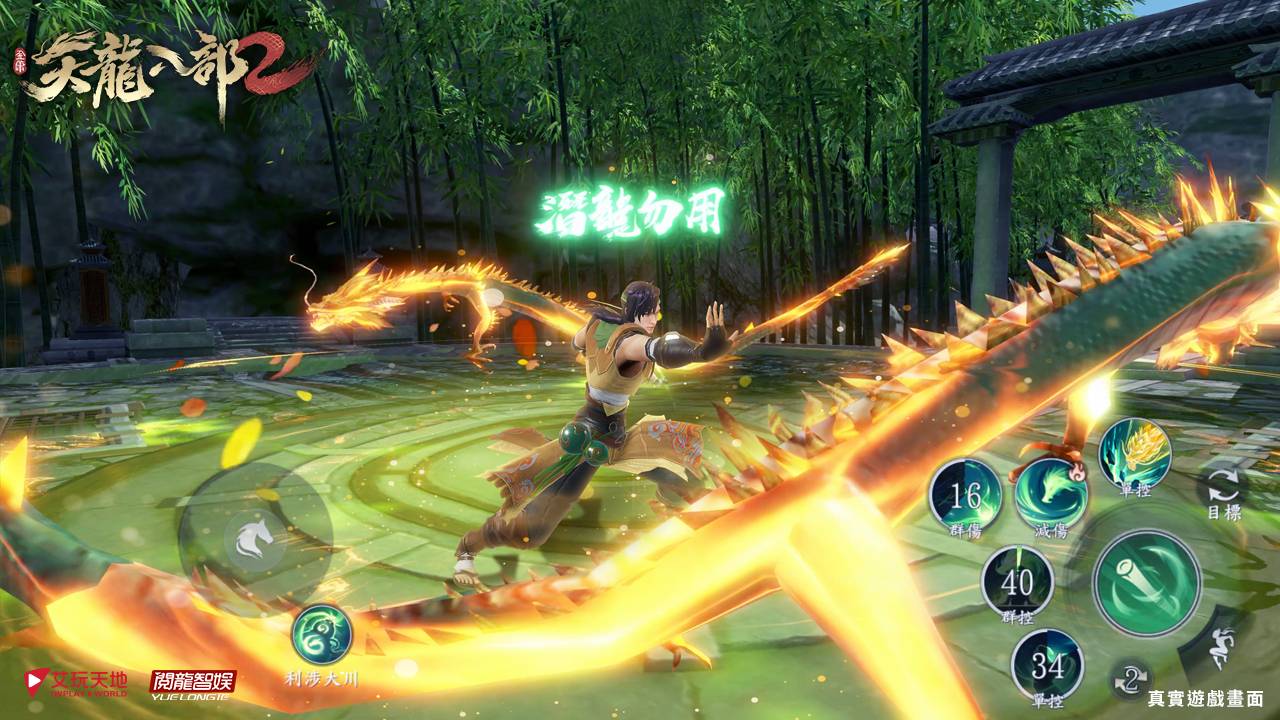
Task: Use the 減傷 dragon swirl skill
Action: (x=1051, y=490)
